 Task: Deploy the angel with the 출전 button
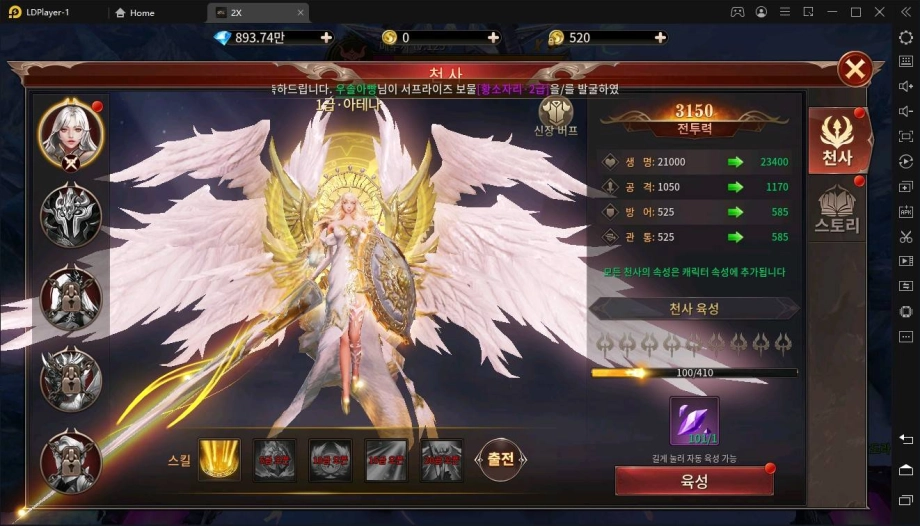[x=500, y=459]
